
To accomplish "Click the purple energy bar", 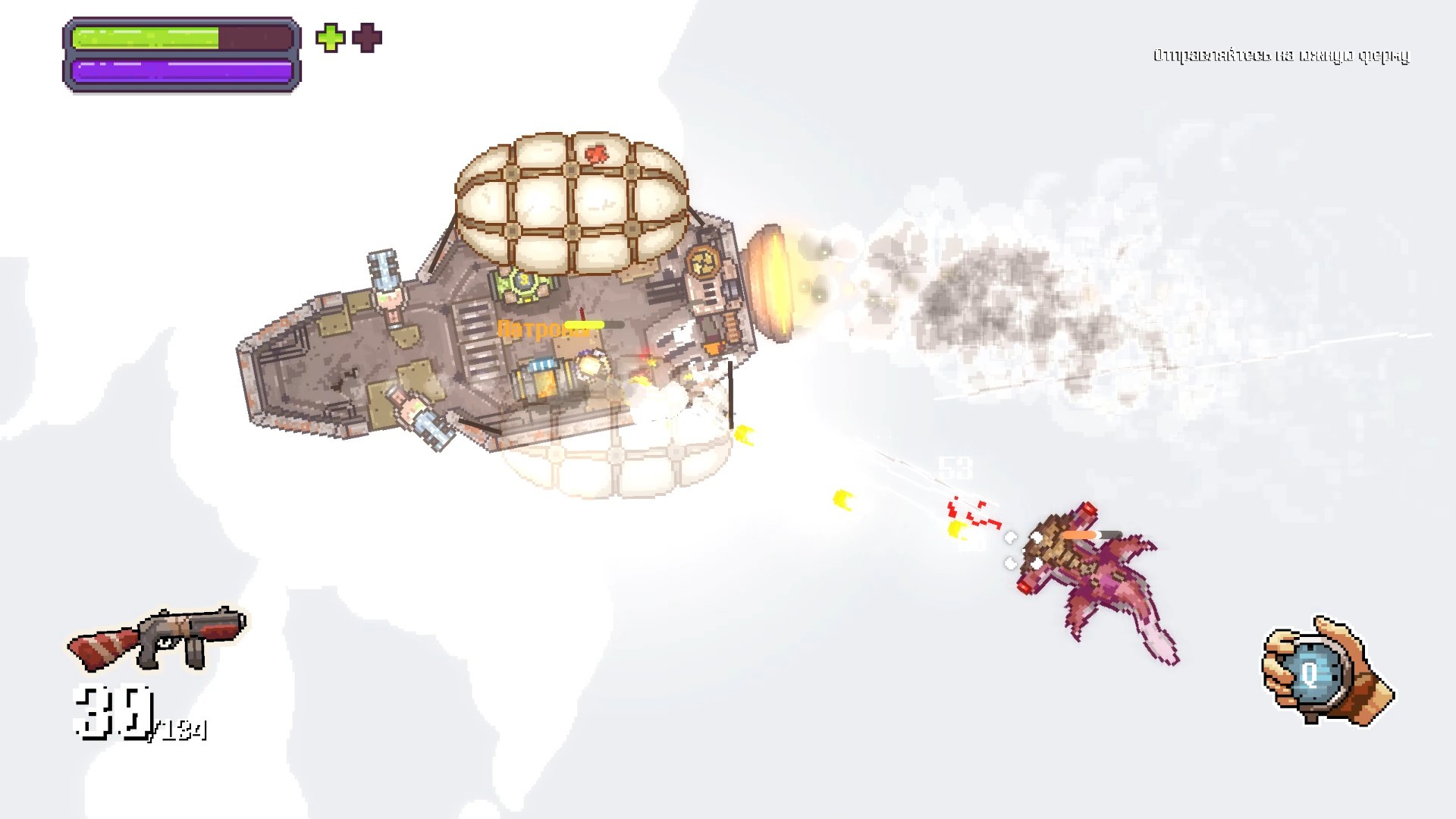I will [x=182, y=72].
